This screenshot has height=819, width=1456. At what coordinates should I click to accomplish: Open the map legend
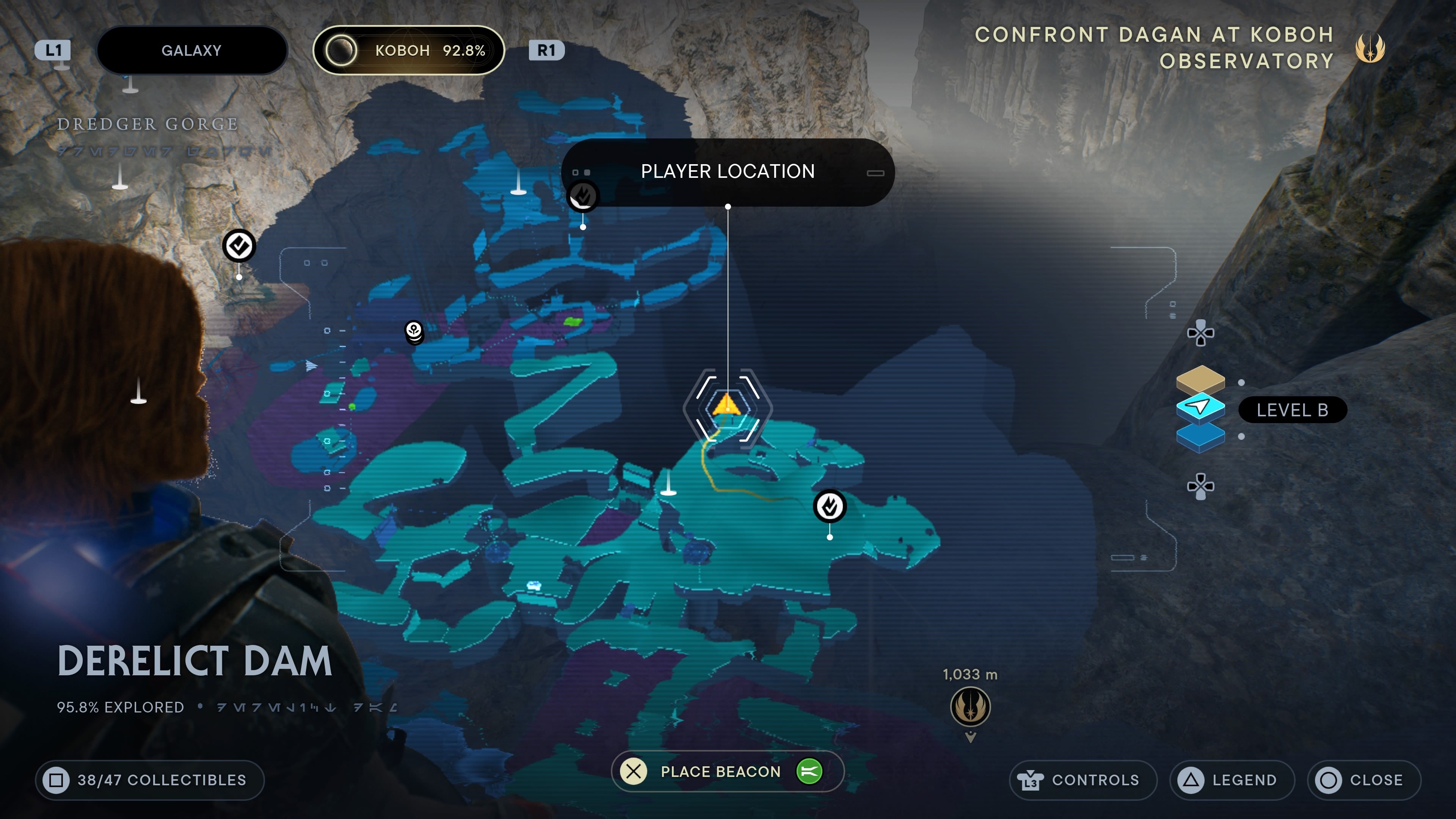point(1232,780)
